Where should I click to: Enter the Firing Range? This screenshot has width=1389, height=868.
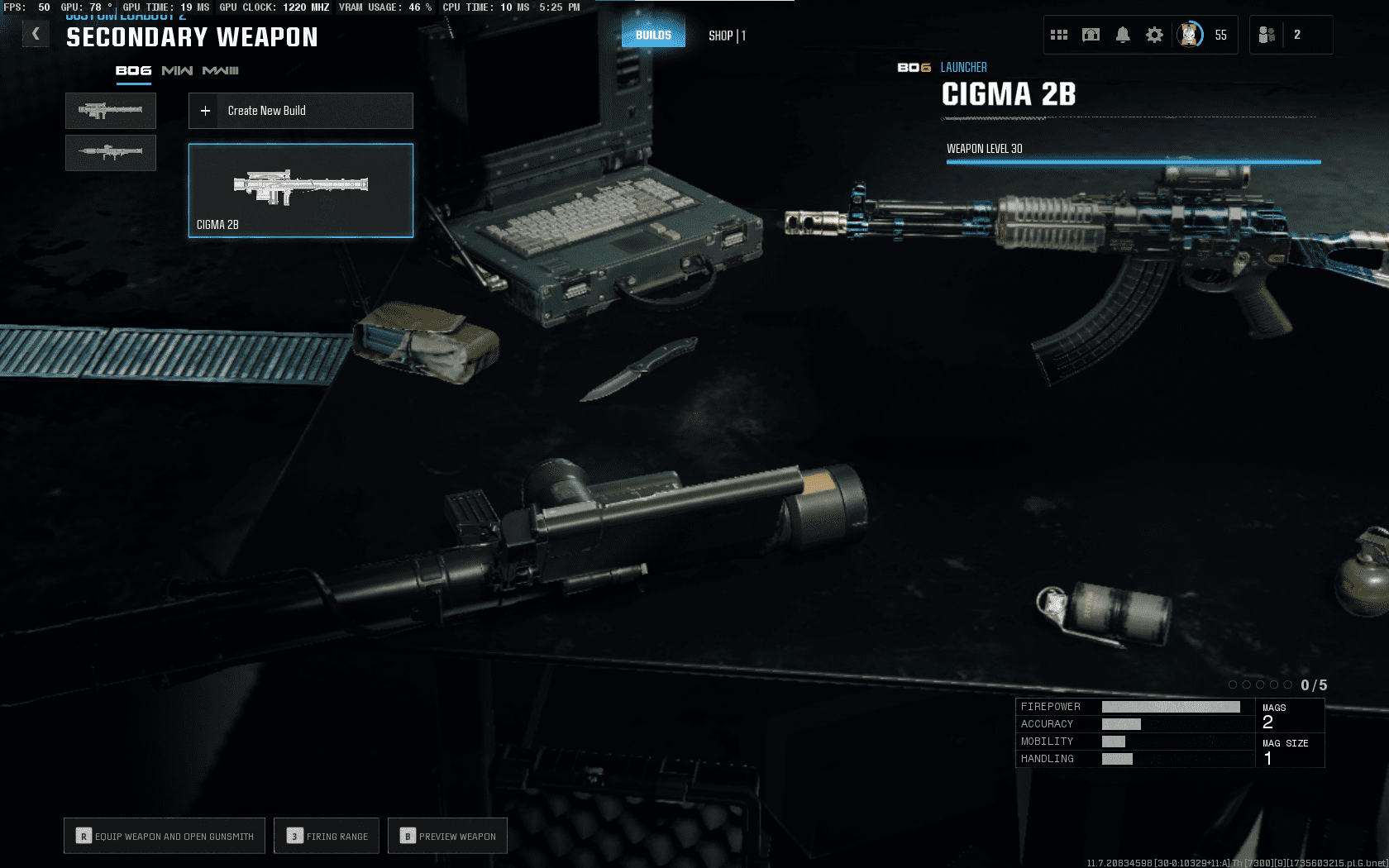tap(327, 836)
